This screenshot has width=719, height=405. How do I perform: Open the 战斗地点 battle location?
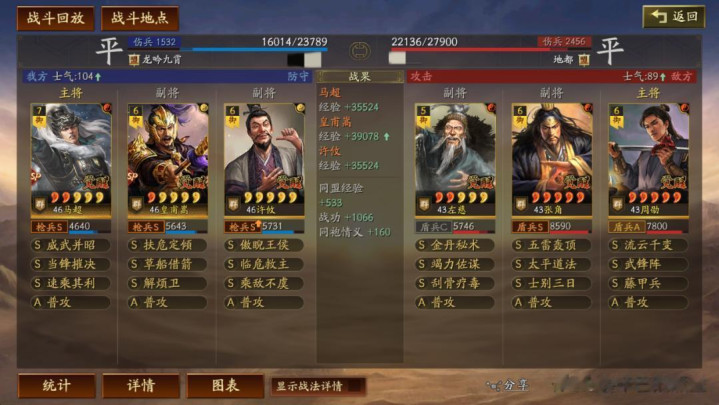(139, 18)
